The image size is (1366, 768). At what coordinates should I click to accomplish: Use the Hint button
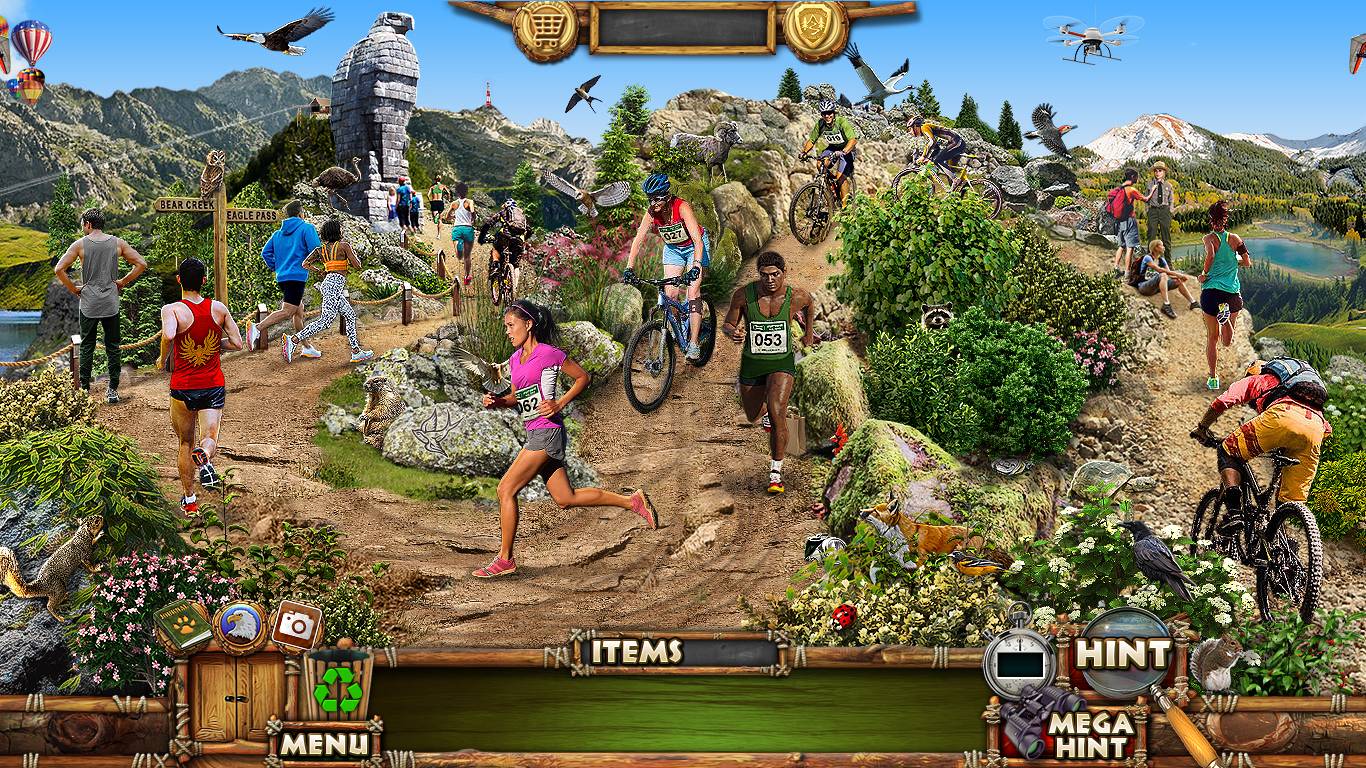coord(1122,655)
